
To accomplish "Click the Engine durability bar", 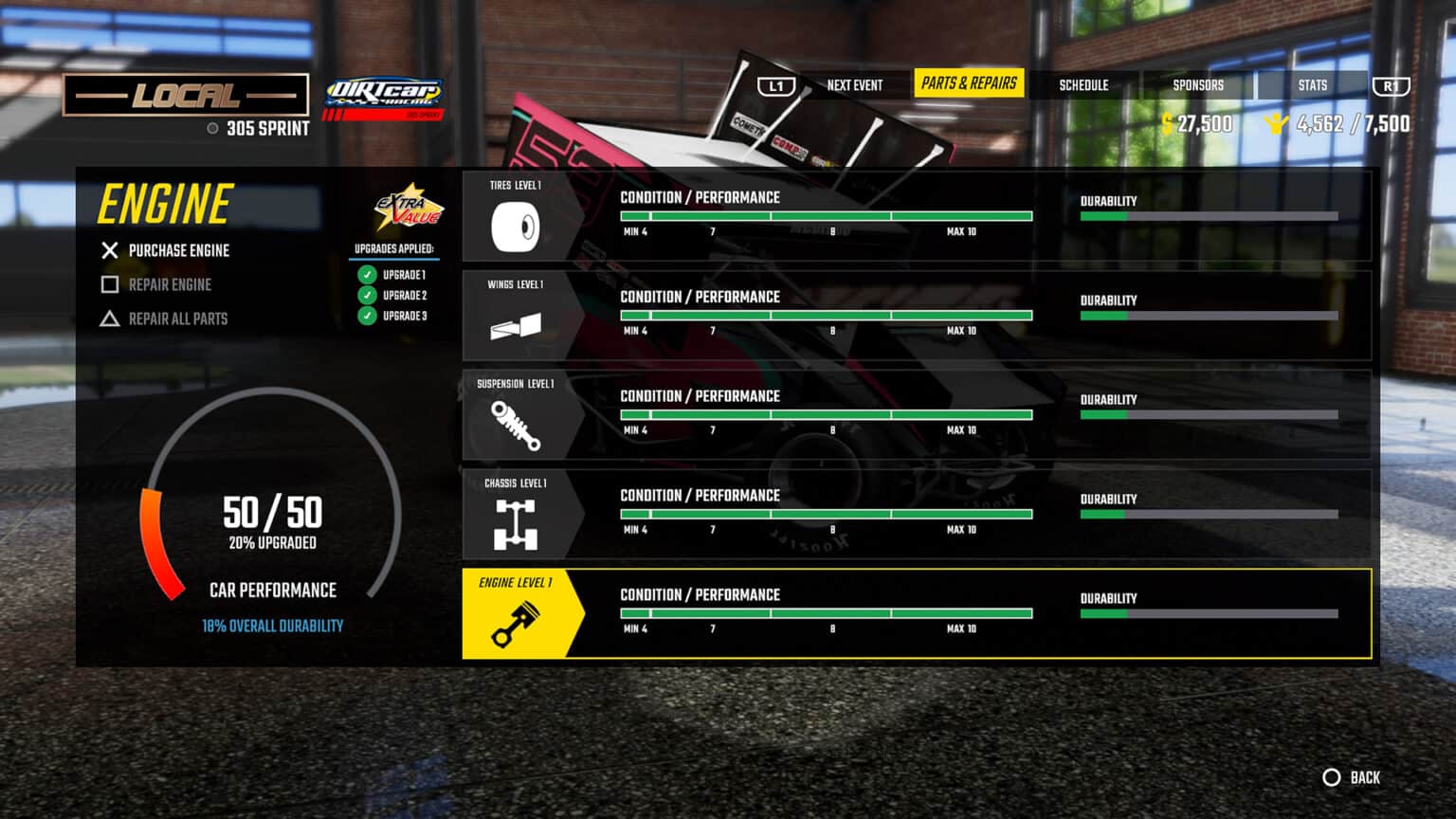I will click(1210, 611).
